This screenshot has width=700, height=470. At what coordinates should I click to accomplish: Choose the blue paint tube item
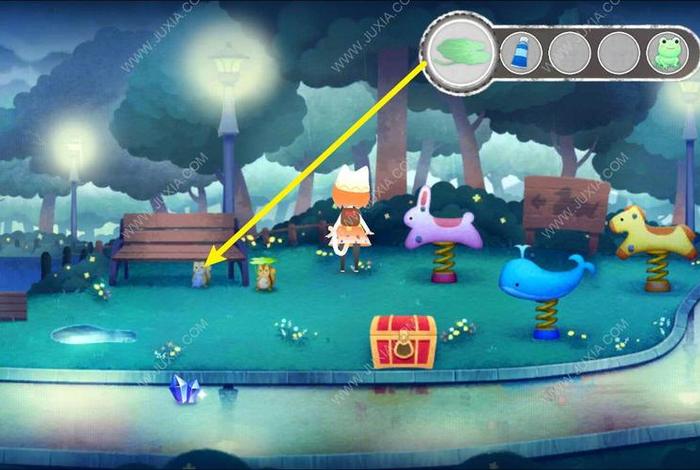point(522,50)
